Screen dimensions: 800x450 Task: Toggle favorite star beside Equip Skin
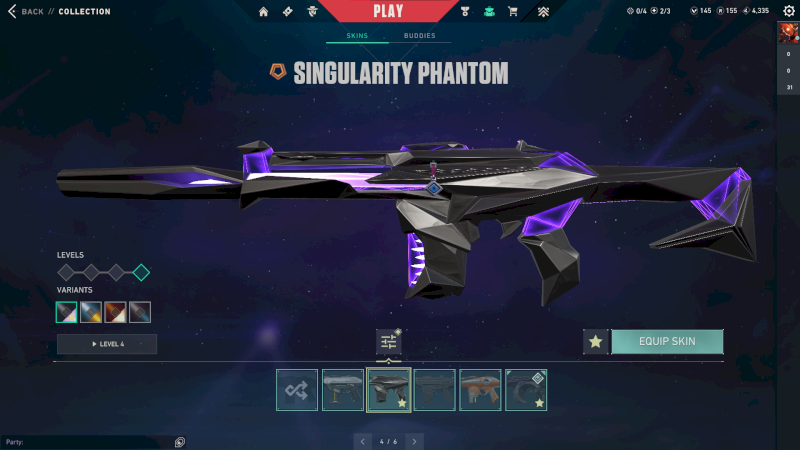(596, 342)
